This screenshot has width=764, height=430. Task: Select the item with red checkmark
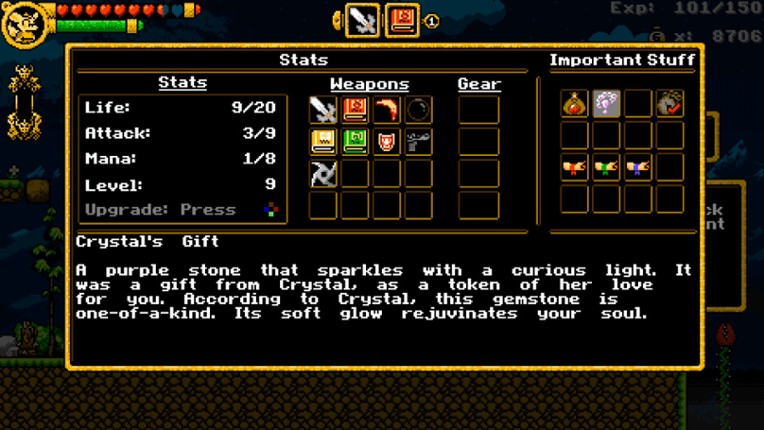click(670, 103)
